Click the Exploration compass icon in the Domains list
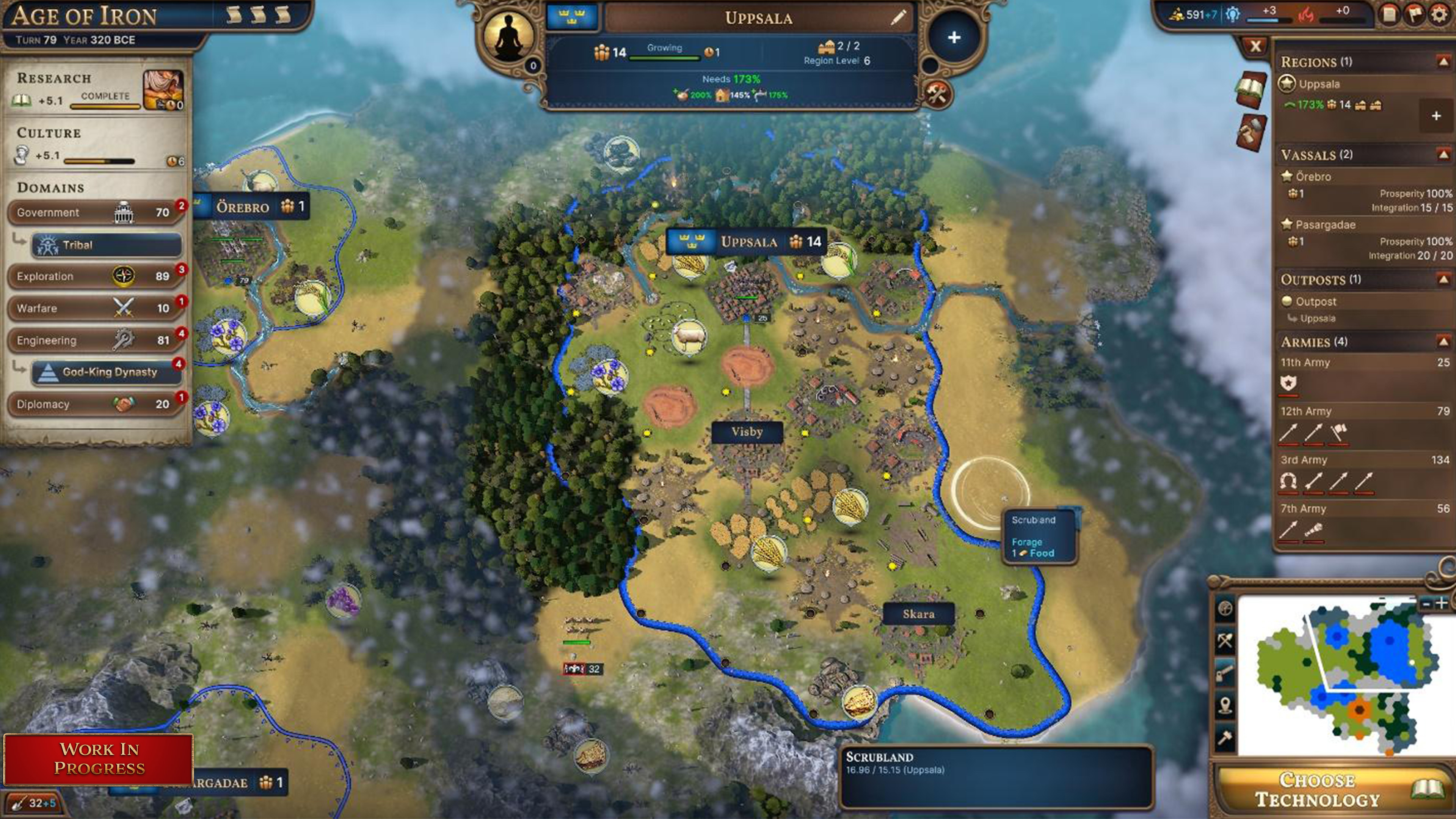The width and height of the screenshot is (1456, 819). pyautogui.click(x=124, y=276)
